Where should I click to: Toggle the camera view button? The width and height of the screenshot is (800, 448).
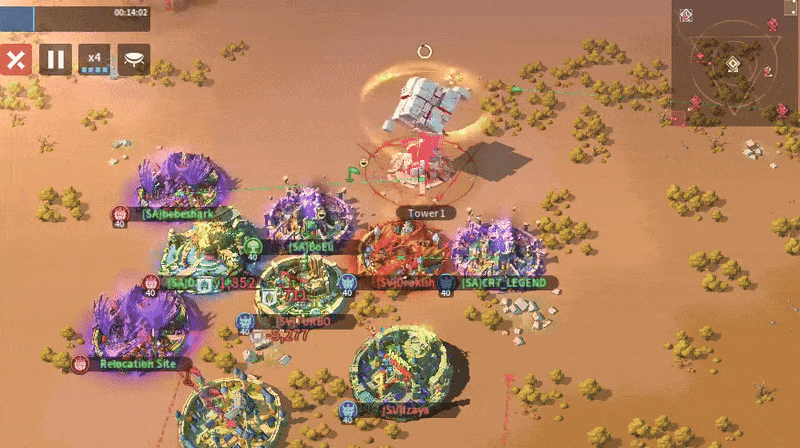tap(134, 59)
